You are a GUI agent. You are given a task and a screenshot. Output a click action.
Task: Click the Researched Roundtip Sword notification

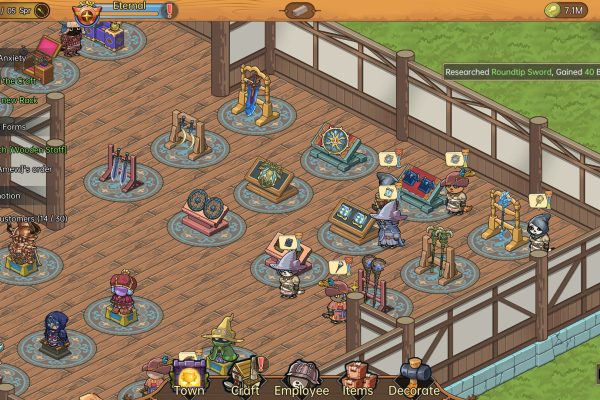[x=521, y=71]
